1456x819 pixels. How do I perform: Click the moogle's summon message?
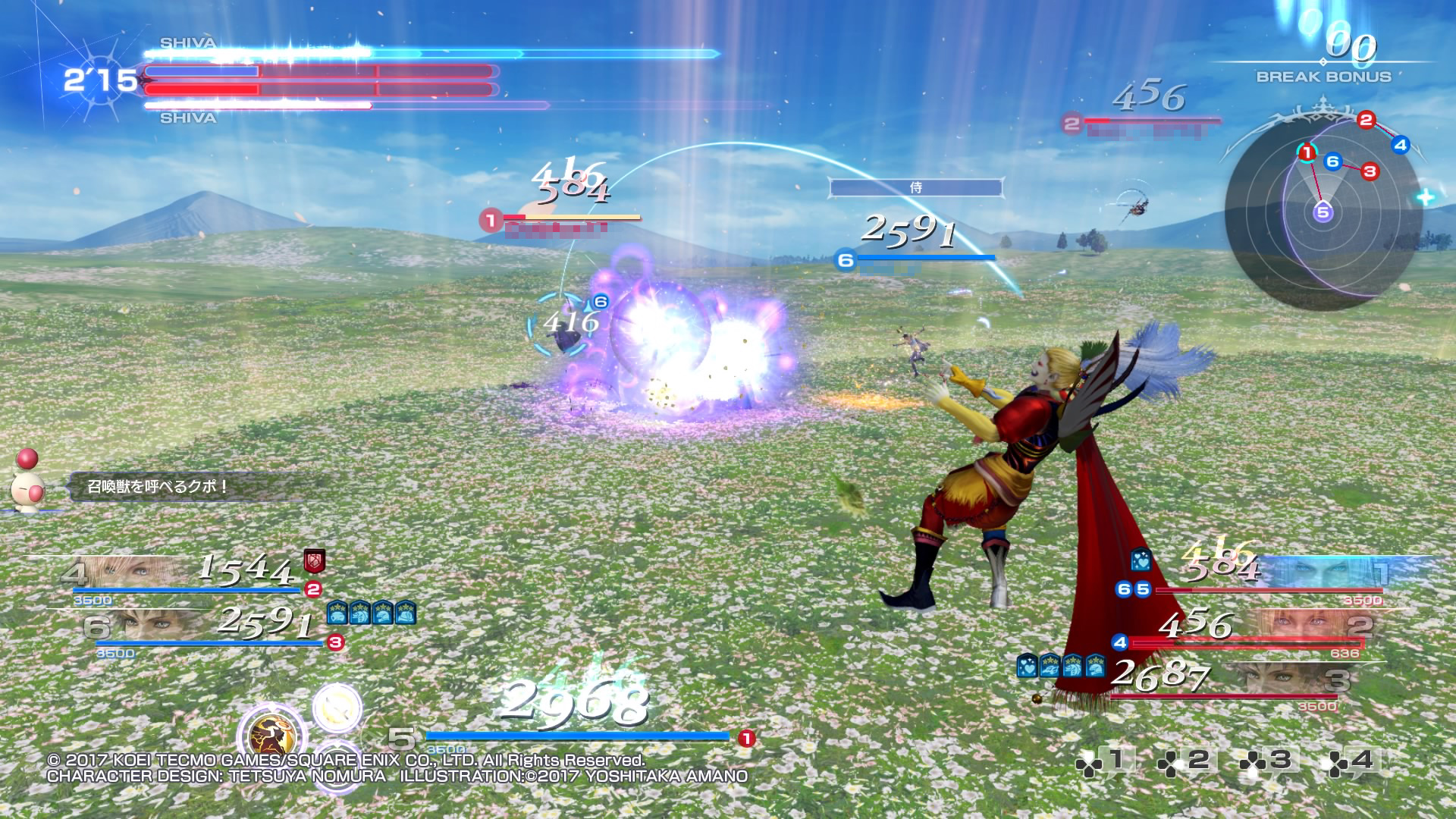coord(158,486)
